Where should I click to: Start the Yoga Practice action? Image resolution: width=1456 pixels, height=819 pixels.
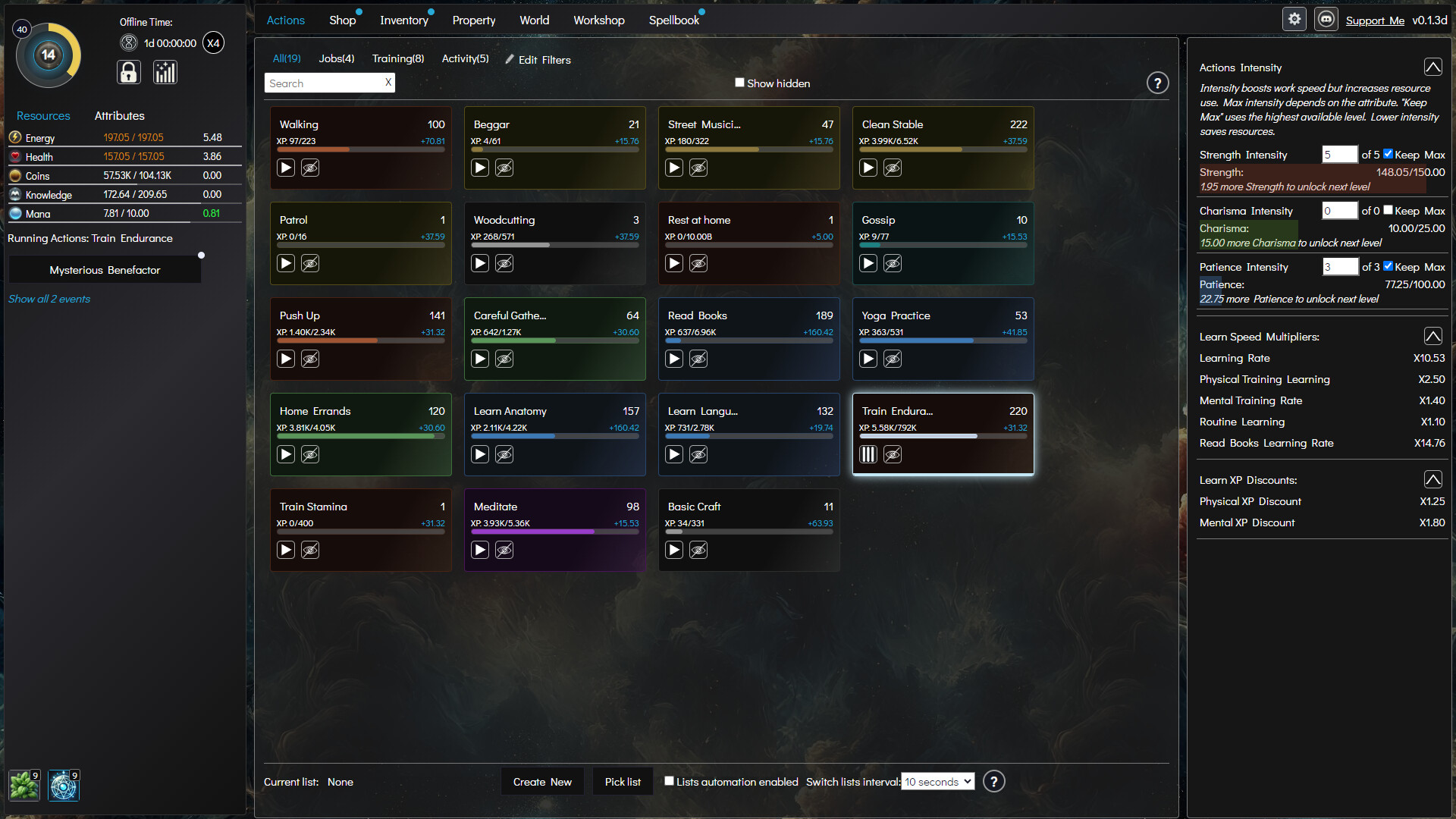pyautogui.click(x=868, y=359)
